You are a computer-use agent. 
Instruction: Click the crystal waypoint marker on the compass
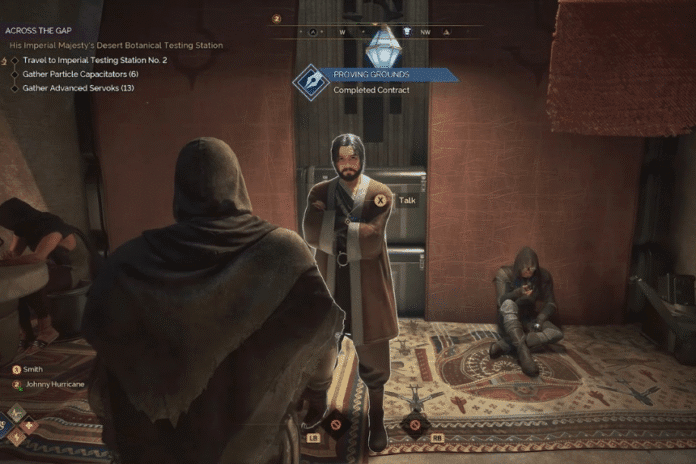click(381, 46)
